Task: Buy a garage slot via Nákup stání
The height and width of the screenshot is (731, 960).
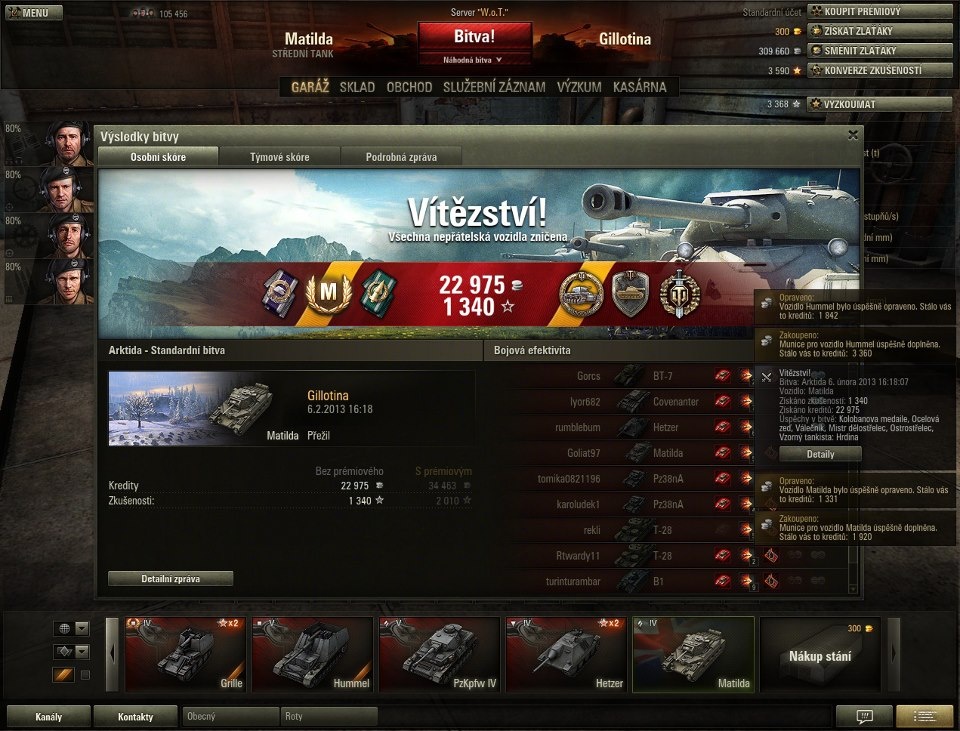Action: point(820,655)
